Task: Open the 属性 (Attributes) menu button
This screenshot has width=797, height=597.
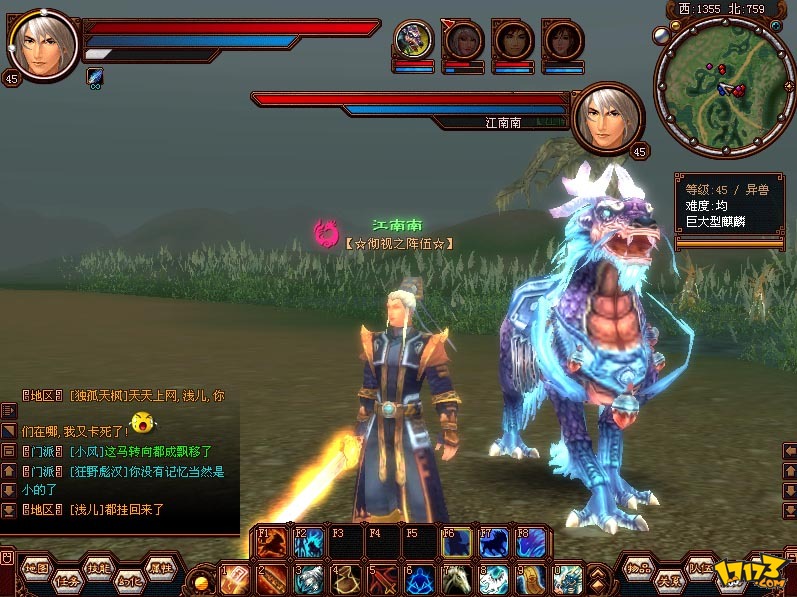Action: click(x=159, y=567)
